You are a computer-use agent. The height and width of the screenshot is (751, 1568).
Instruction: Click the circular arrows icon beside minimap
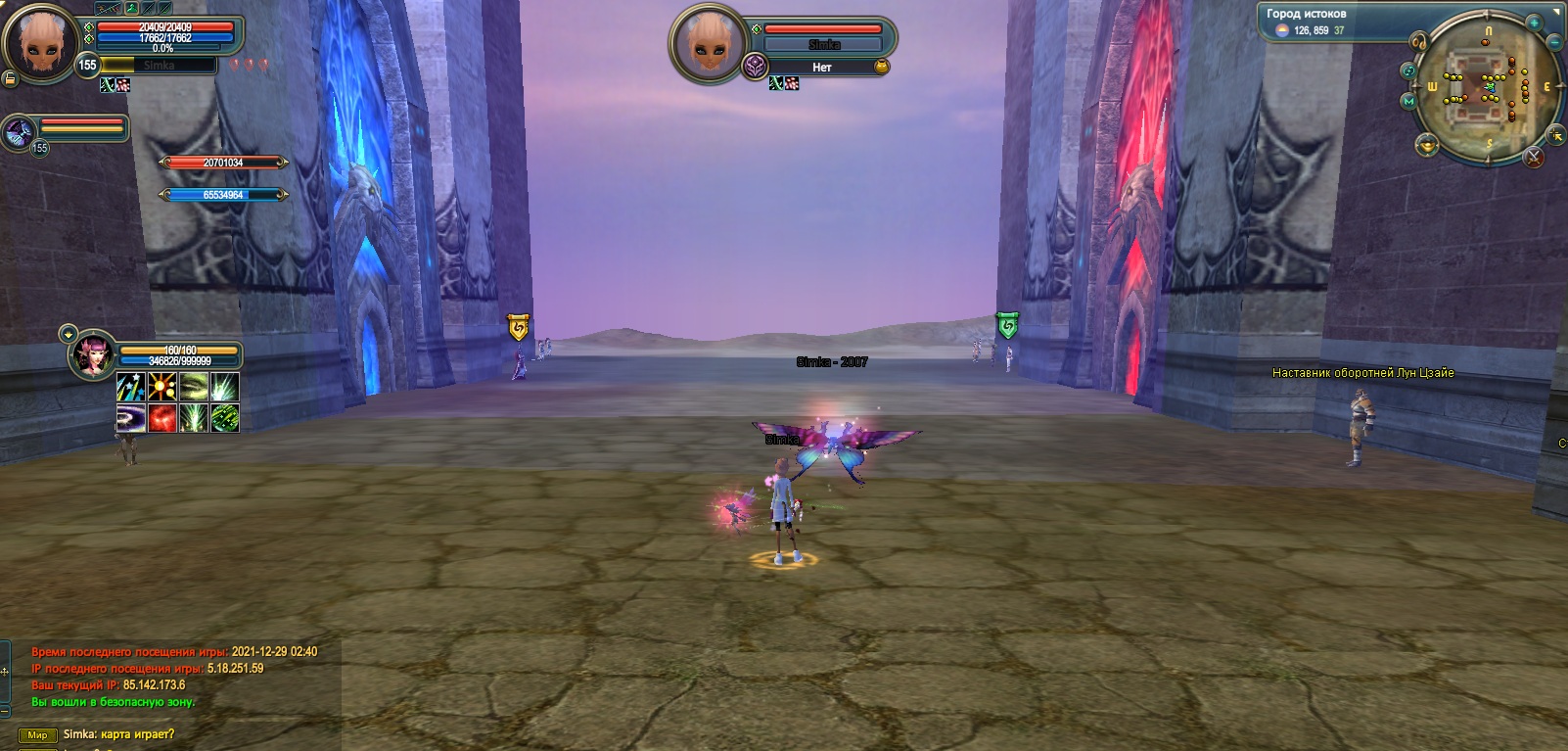1408,70
